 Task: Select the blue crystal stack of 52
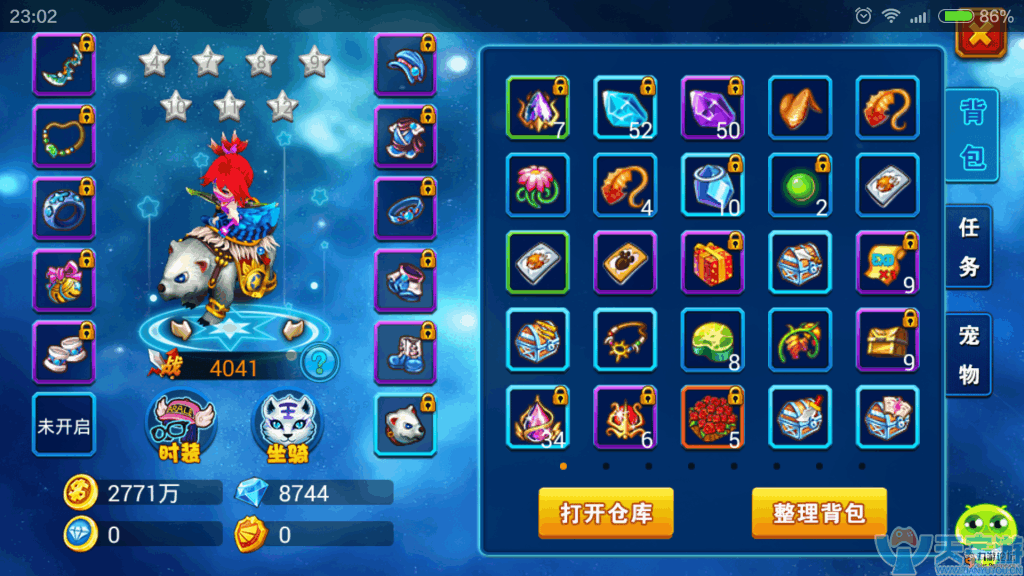click(x=625, y=106)
